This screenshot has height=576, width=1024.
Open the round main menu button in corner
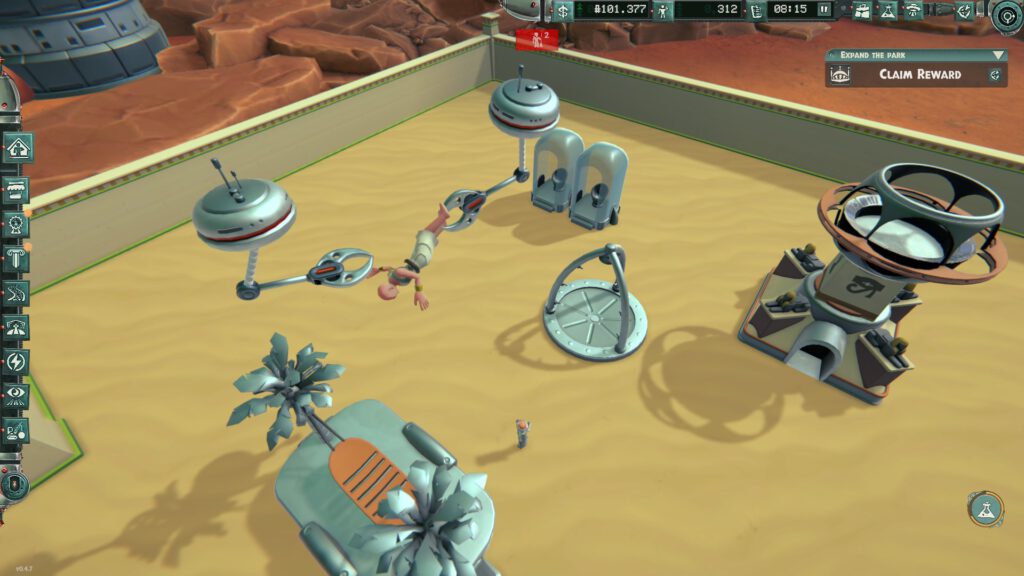pos(1007,14)
